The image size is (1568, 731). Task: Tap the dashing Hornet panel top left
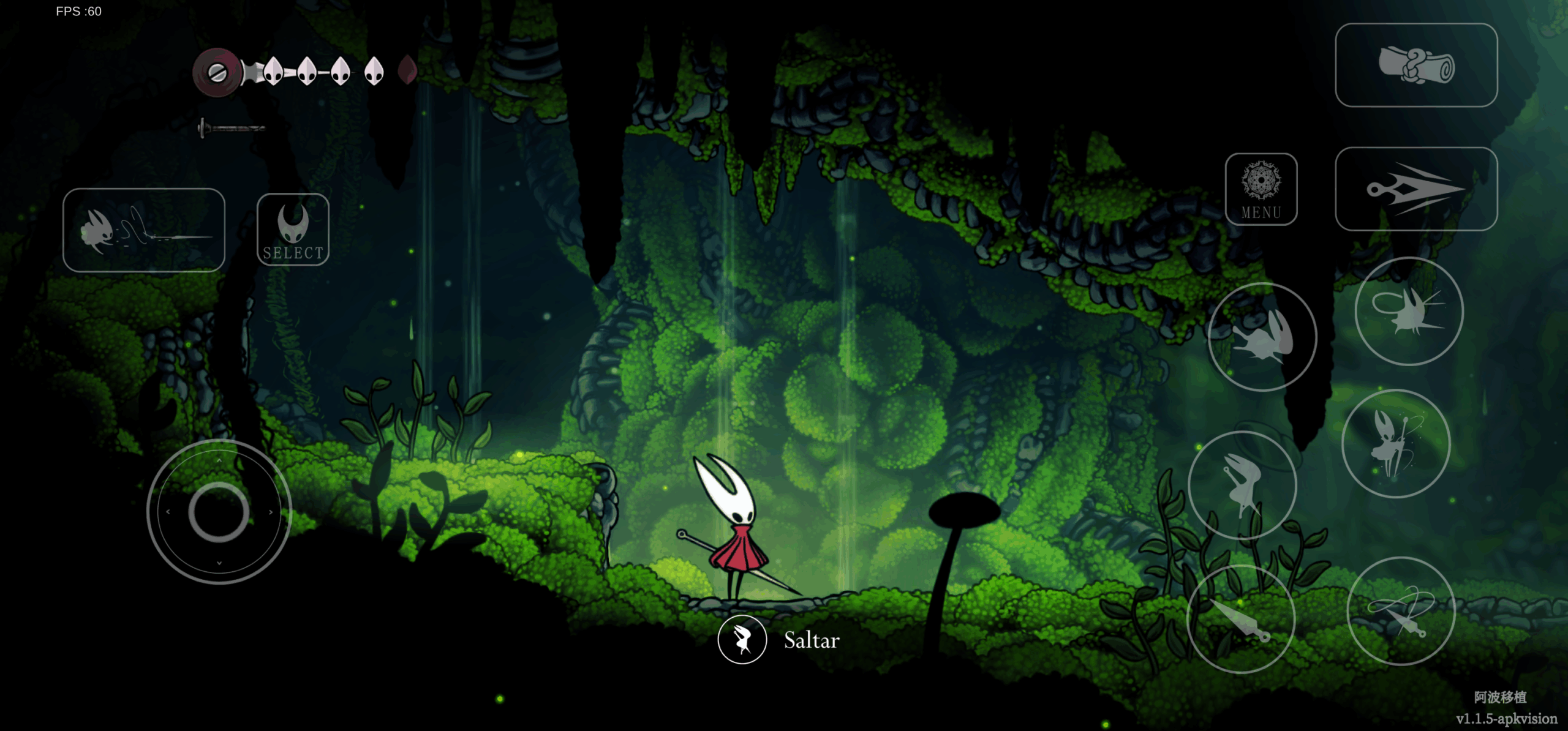click(x=145, y=231)
